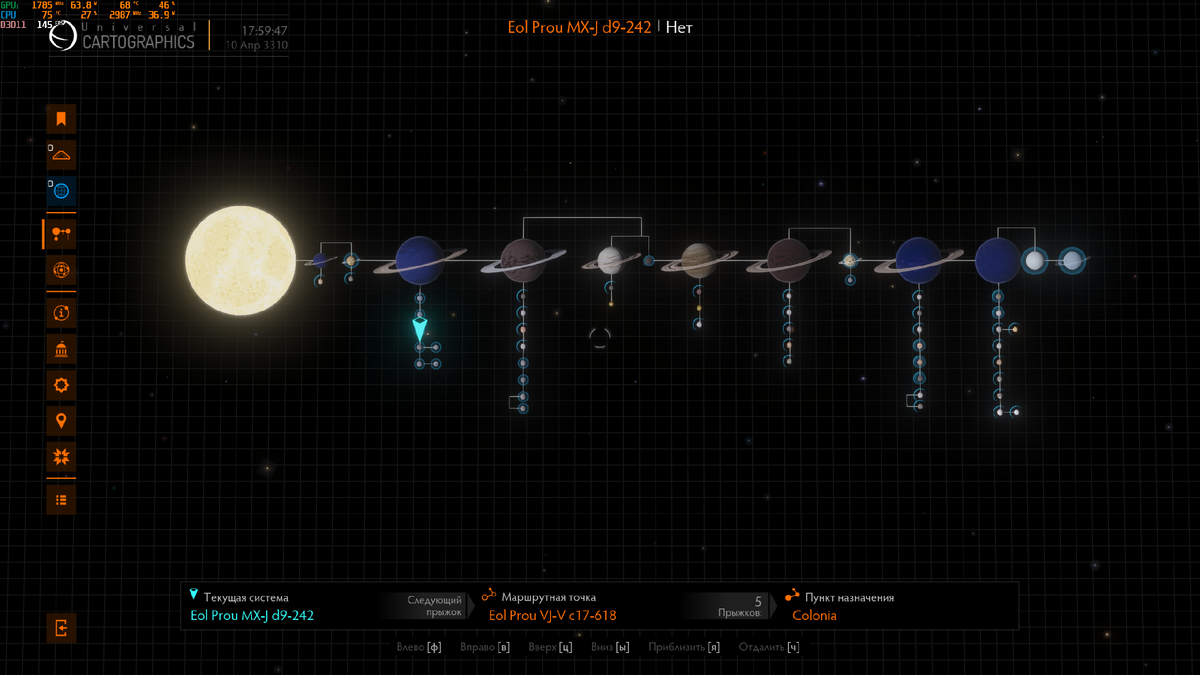Select waypoint Eol Prou VJ-V c17-618
The width and height of the screenshot is (1200, 675).
[552, 615]
